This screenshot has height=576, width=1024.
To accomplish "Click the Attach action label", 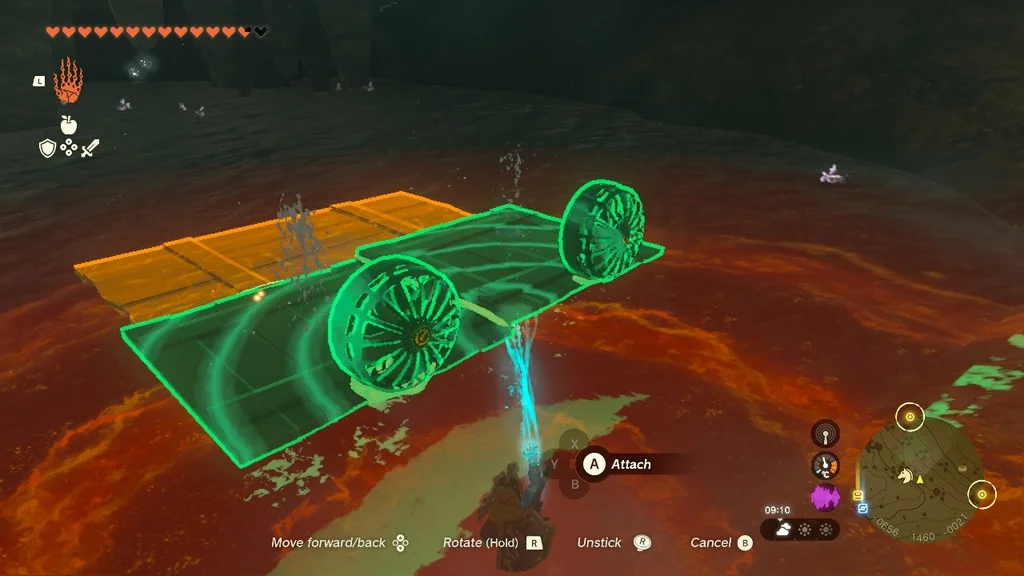I will [630, 464].
